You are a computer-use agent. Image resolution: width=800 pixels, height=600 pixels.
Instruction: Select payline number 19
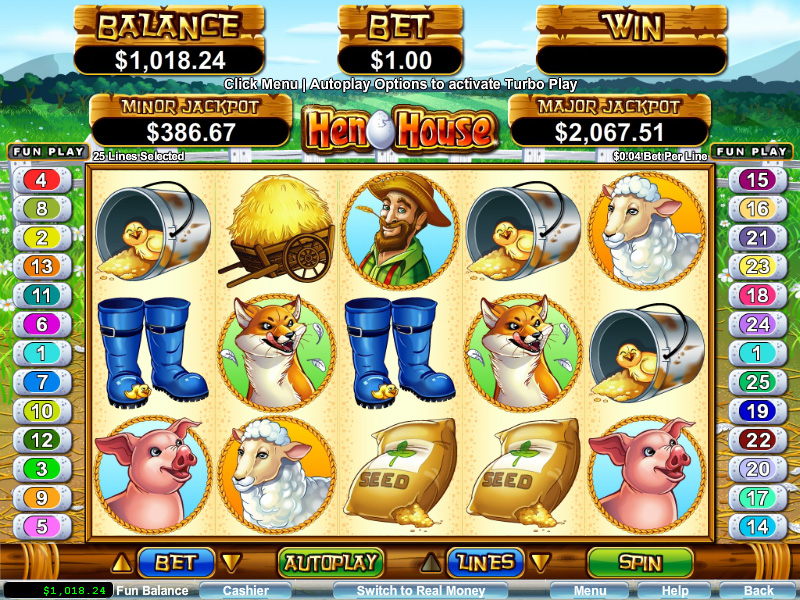coord(758,411)
